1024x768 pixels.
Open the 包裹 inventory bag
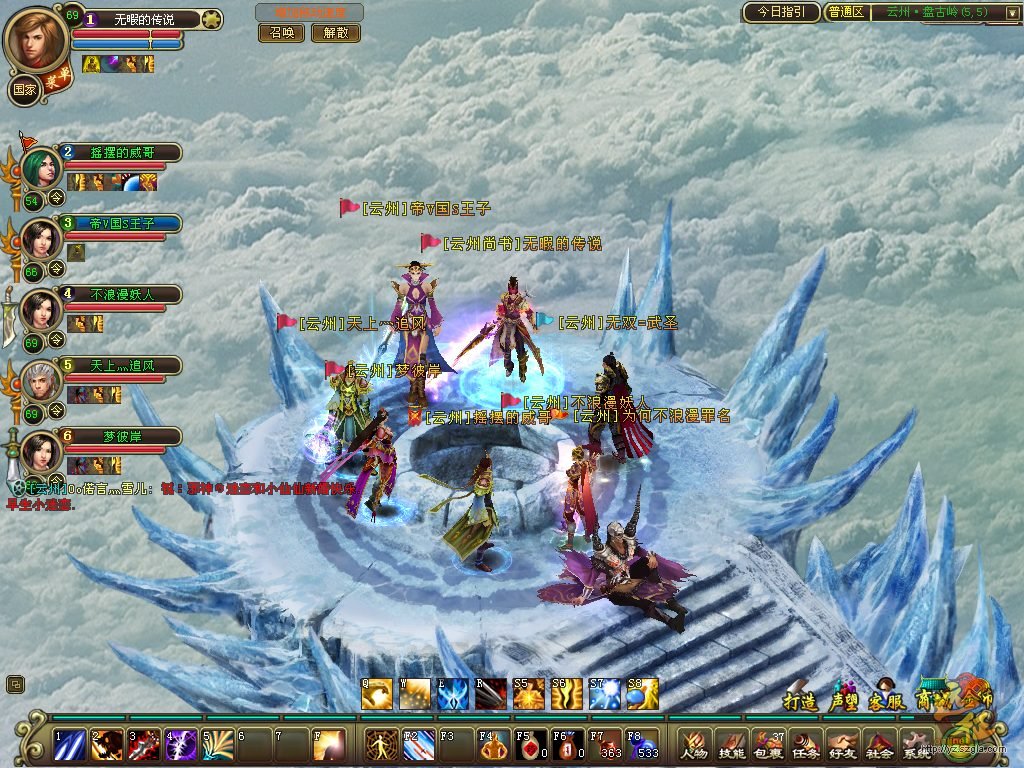[768, 744]
